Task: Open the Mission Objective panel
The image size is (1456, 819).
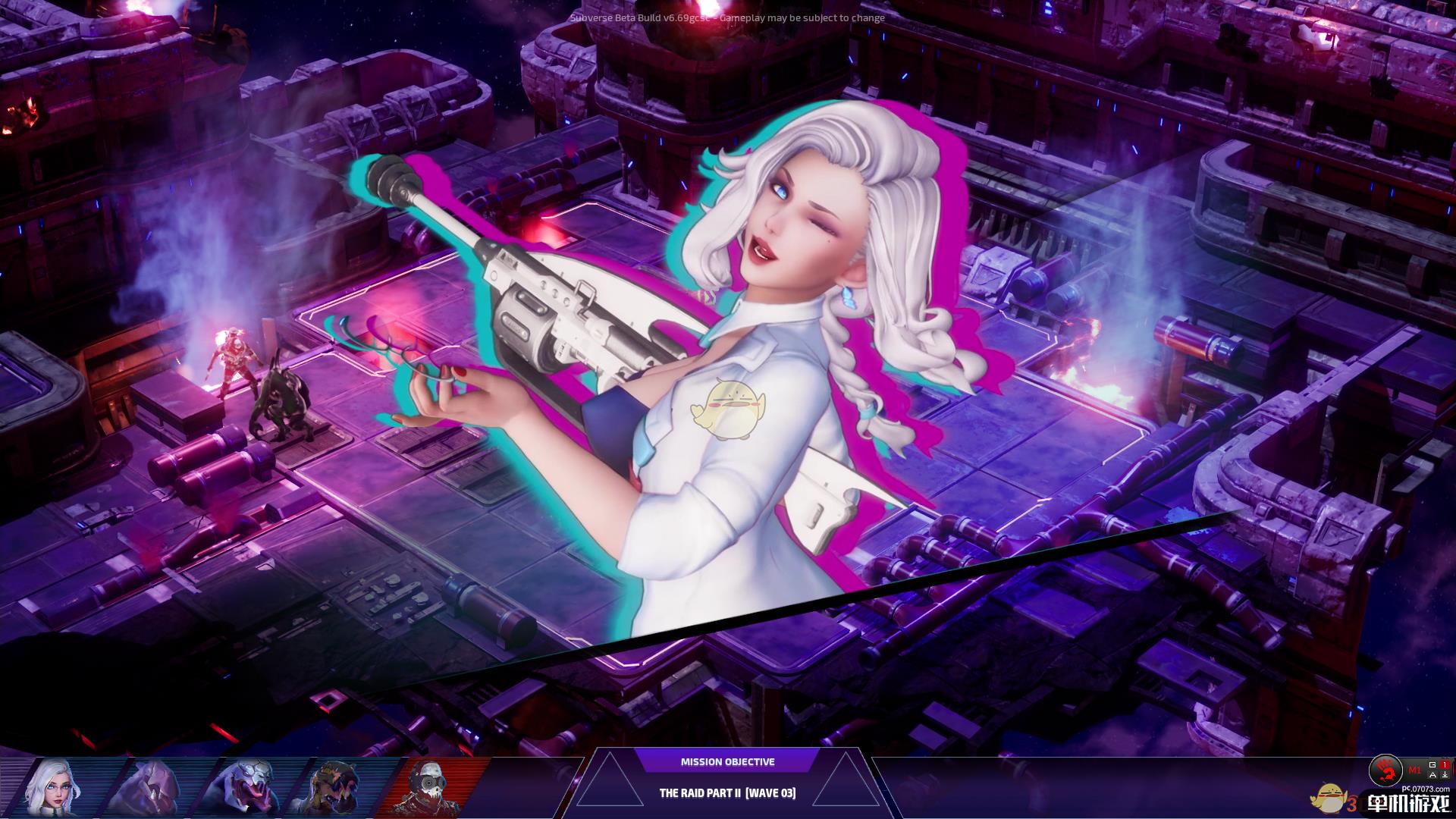Action: point(727,762)
